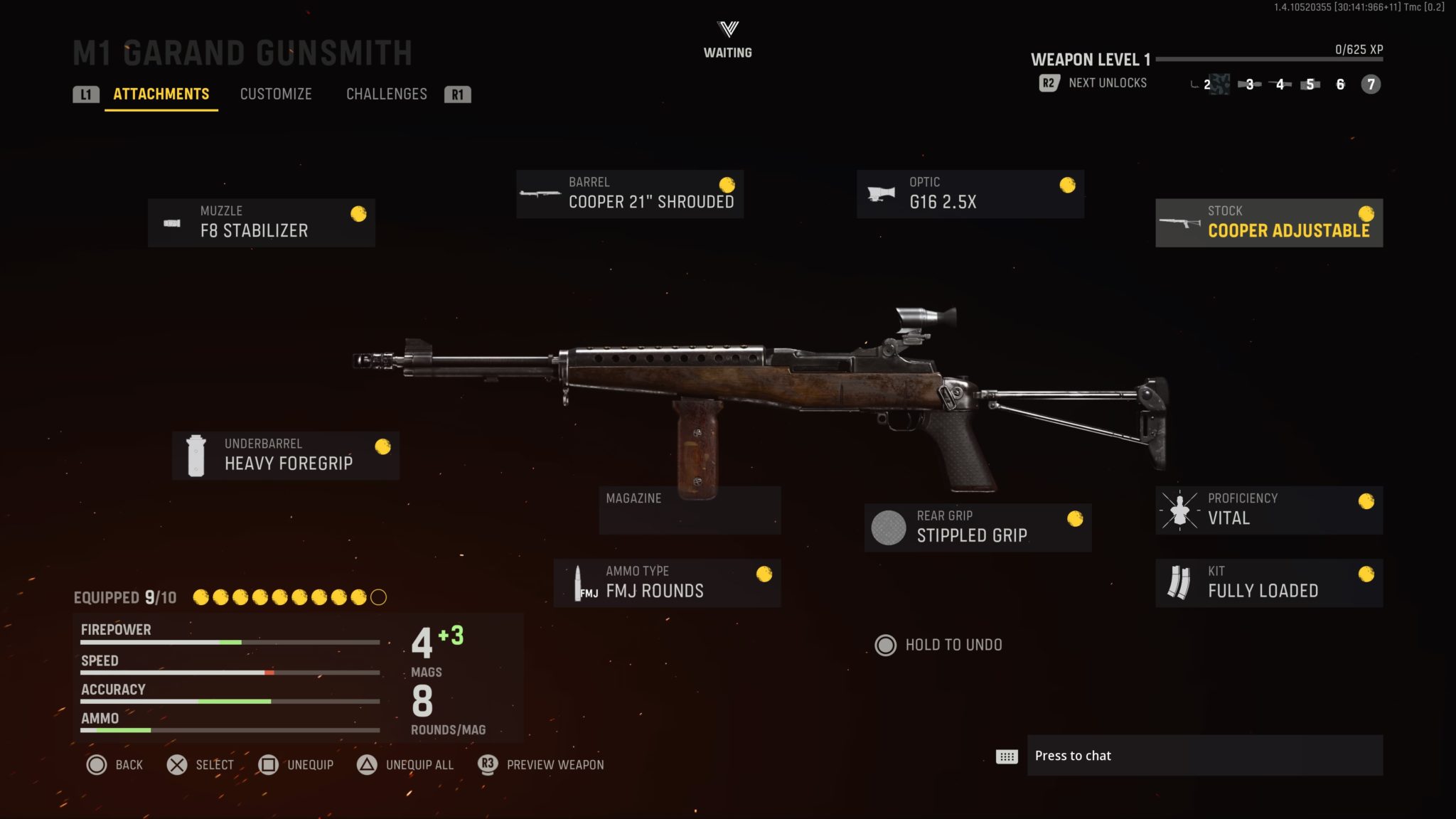Open the empty Magazine attachment slot

point(690,509)
